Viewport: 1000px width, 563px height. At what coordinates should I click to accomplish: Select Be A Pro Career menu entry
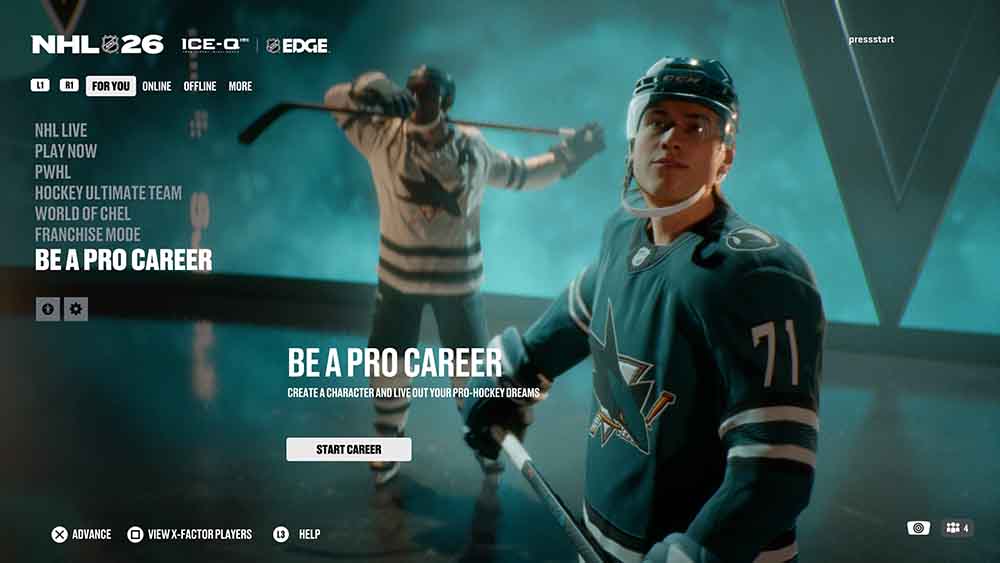123,260
